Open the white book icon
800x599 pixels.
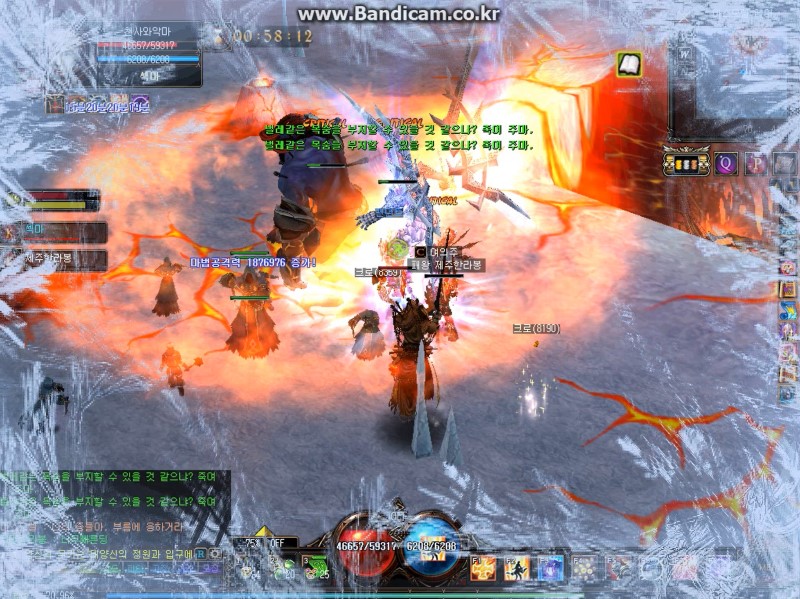pyautogui.click(x=629, y=64)
